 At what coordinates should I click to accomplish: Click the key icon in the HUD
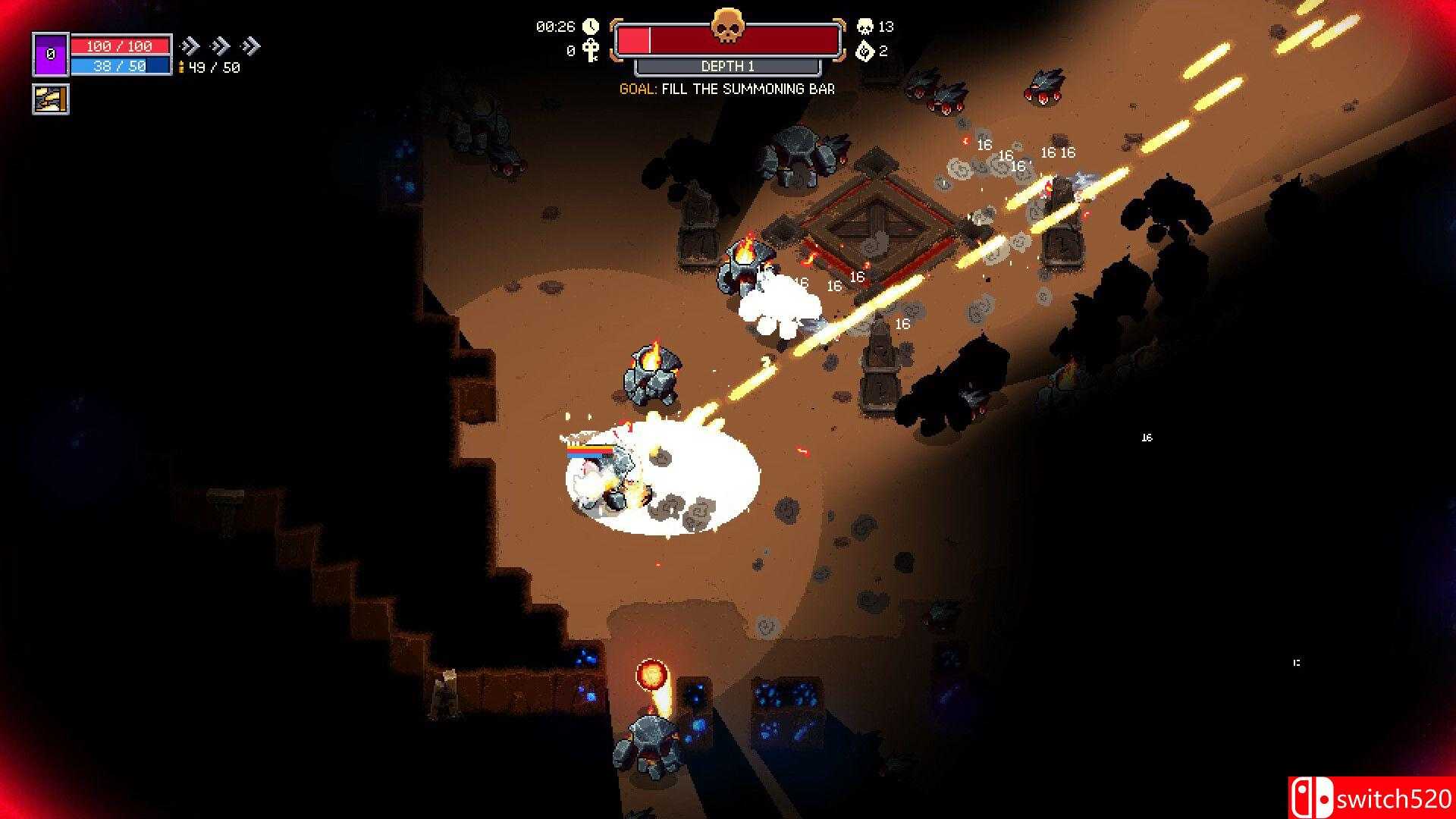pos(591,51)
